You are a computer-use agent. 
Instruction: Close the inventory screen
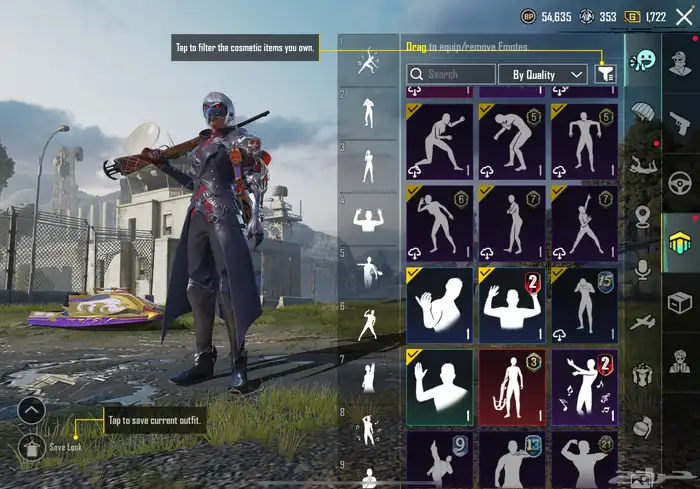coord(684,16)
